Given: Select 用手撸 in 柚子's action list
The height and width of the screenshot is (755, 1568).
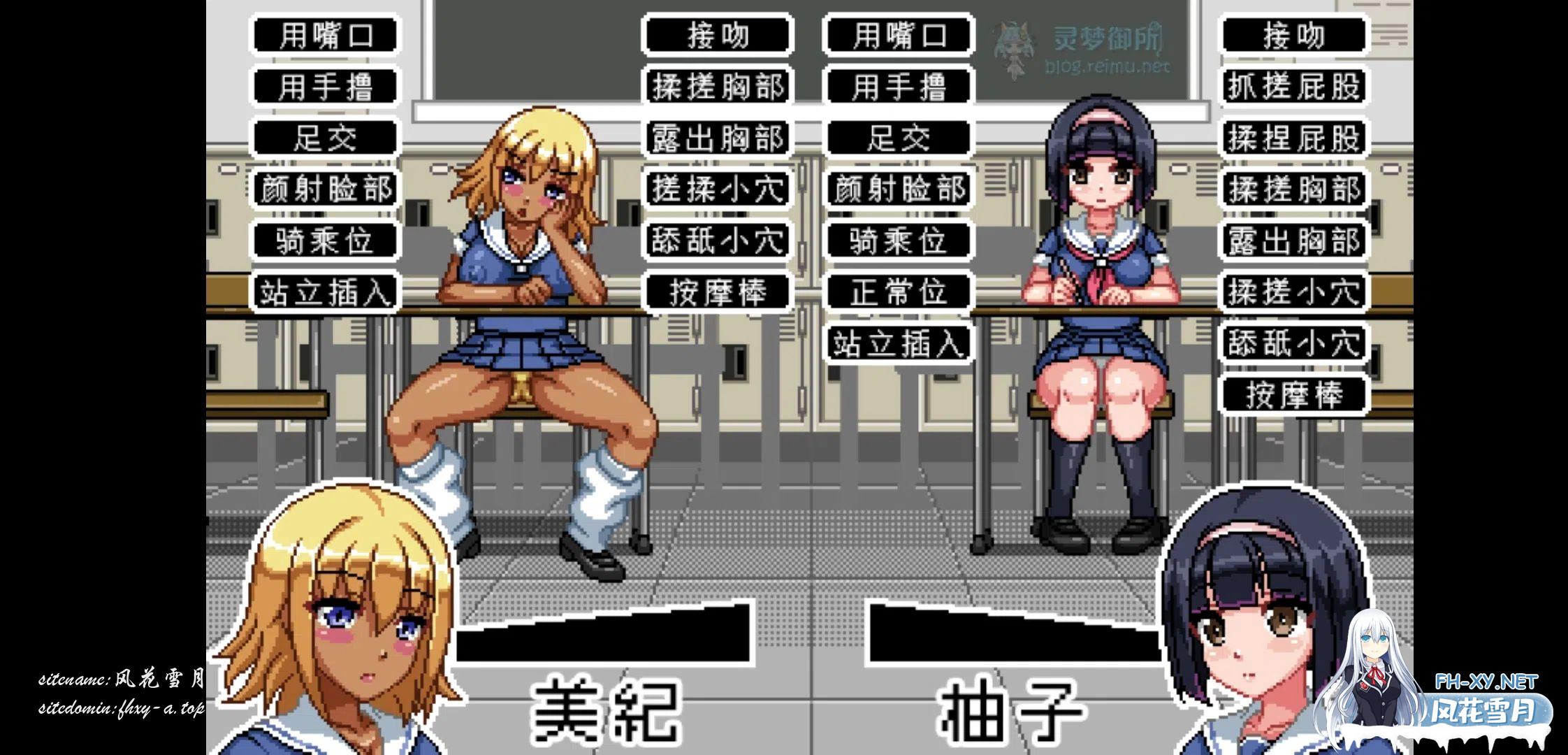Looking at the screenshot, I should [899, 87].
